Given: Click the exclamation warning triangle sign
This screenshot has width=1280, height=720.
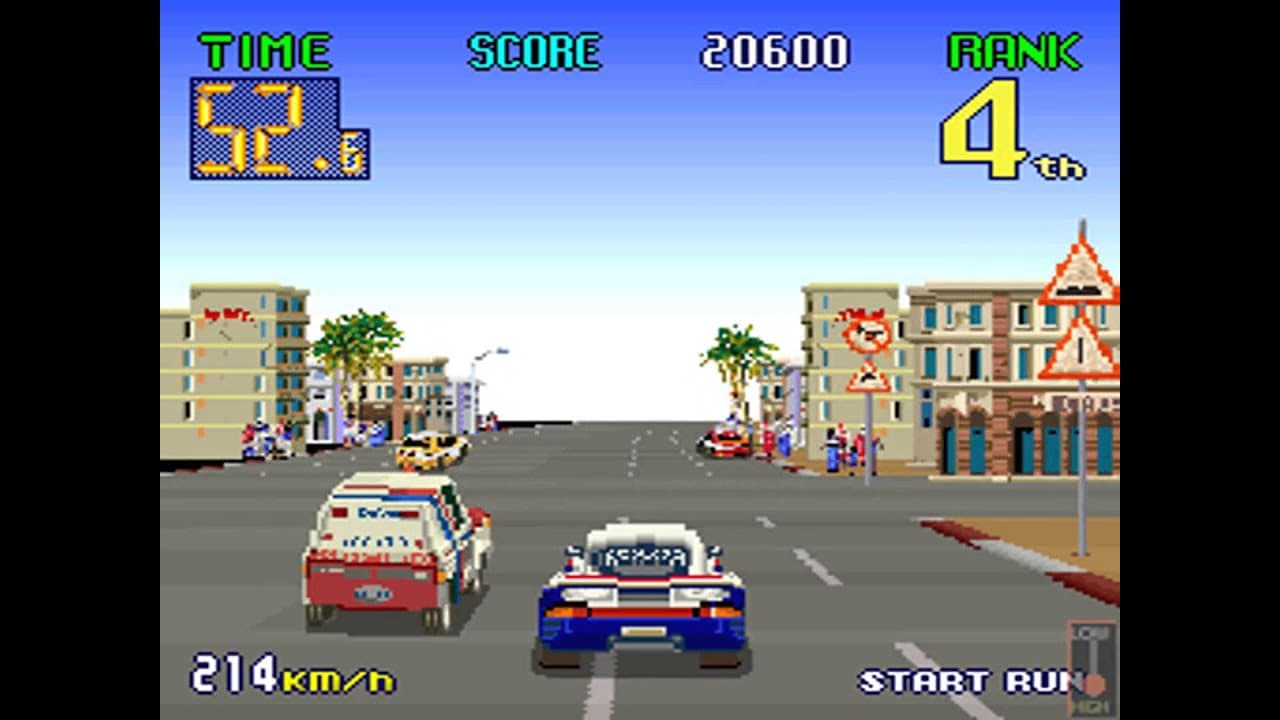Looking at the screenshot, I should tap(1078, 355).
